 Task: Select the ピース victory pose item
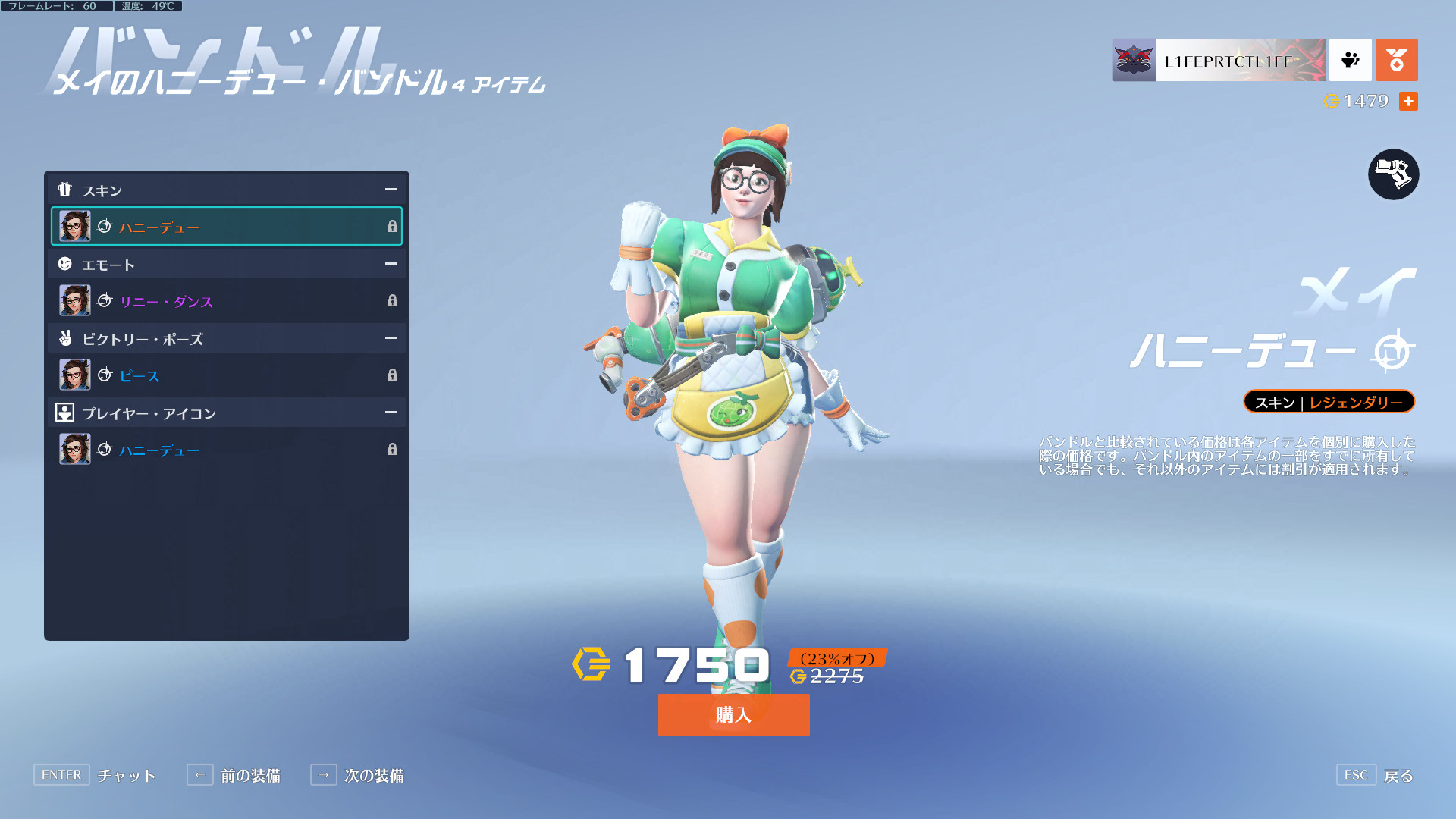pyautogui.click(x=226, y=375)
